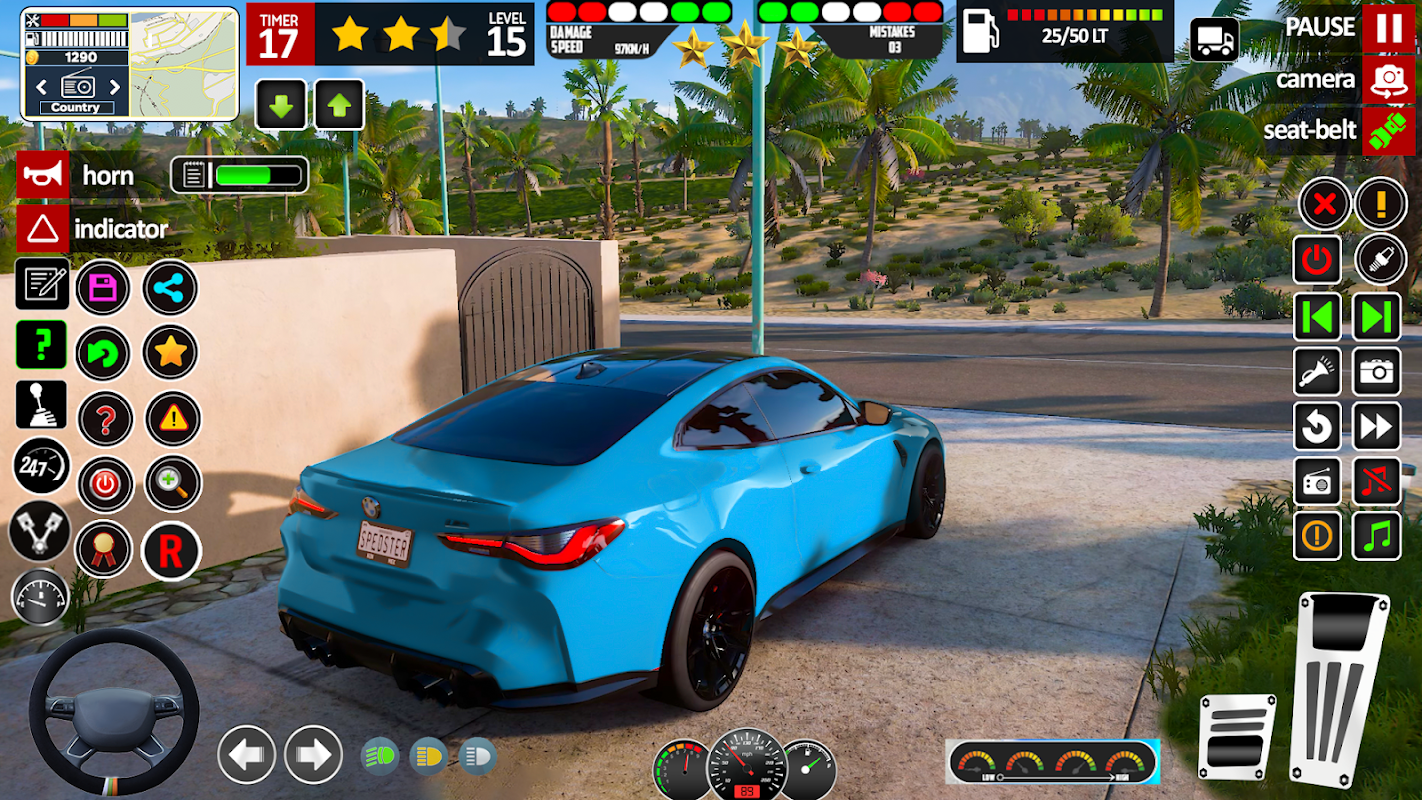Steer left with the left arrow button
This screenshot has height=800, width=1422.
pyautogui.click(x=247, y=754)
